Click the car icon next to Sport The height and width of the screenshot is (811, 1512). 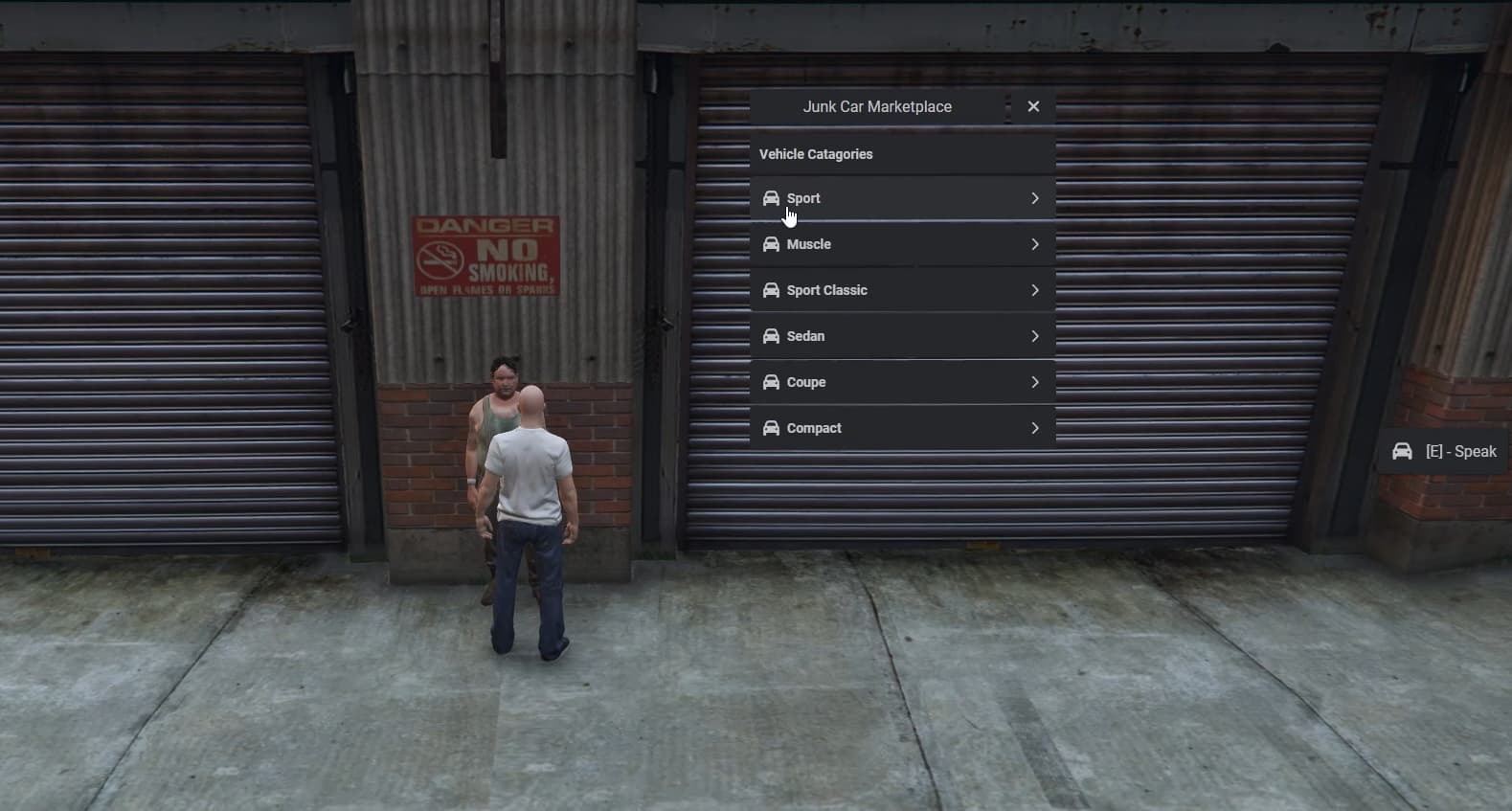772,198
